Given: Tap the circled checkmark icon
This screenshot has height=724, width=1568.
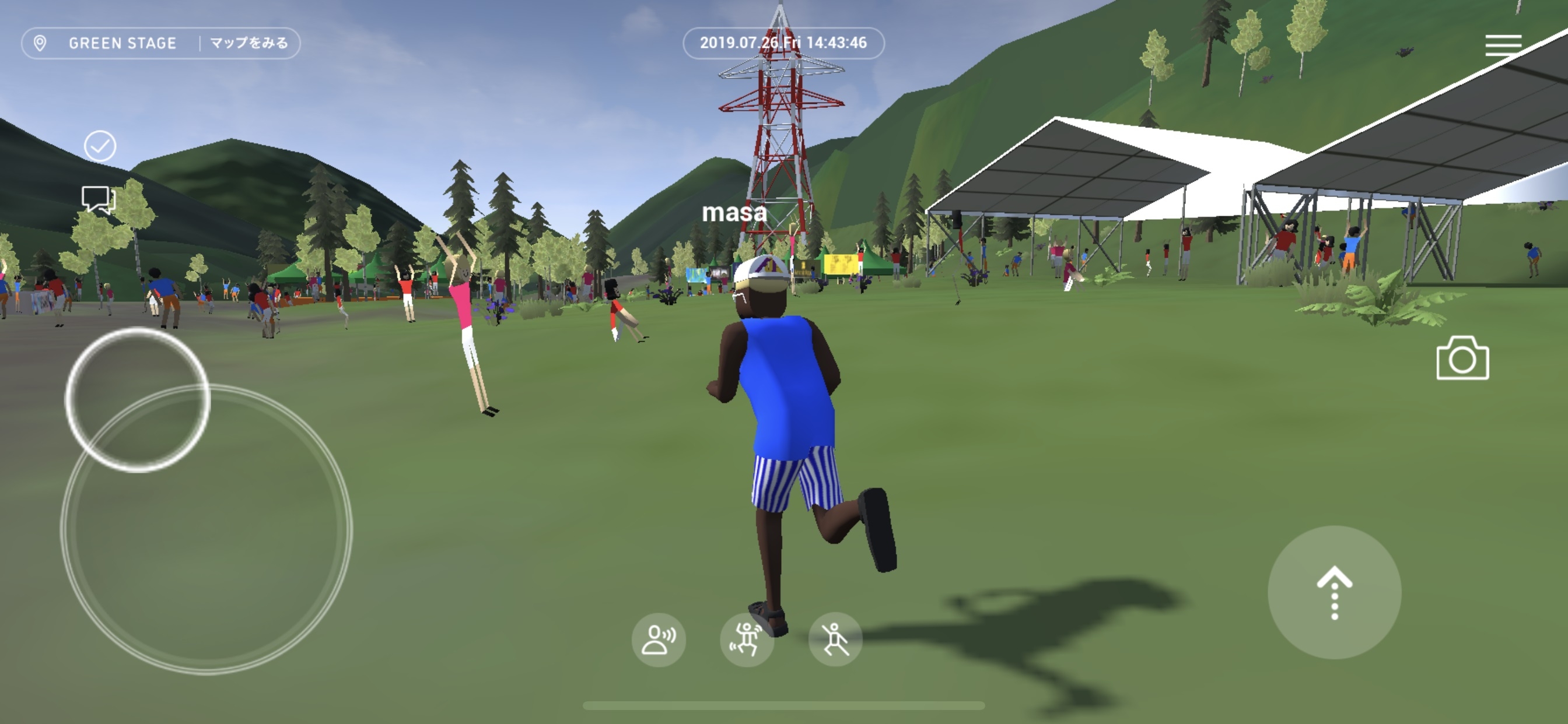Looking at the screenshot, I should [100, 146].
